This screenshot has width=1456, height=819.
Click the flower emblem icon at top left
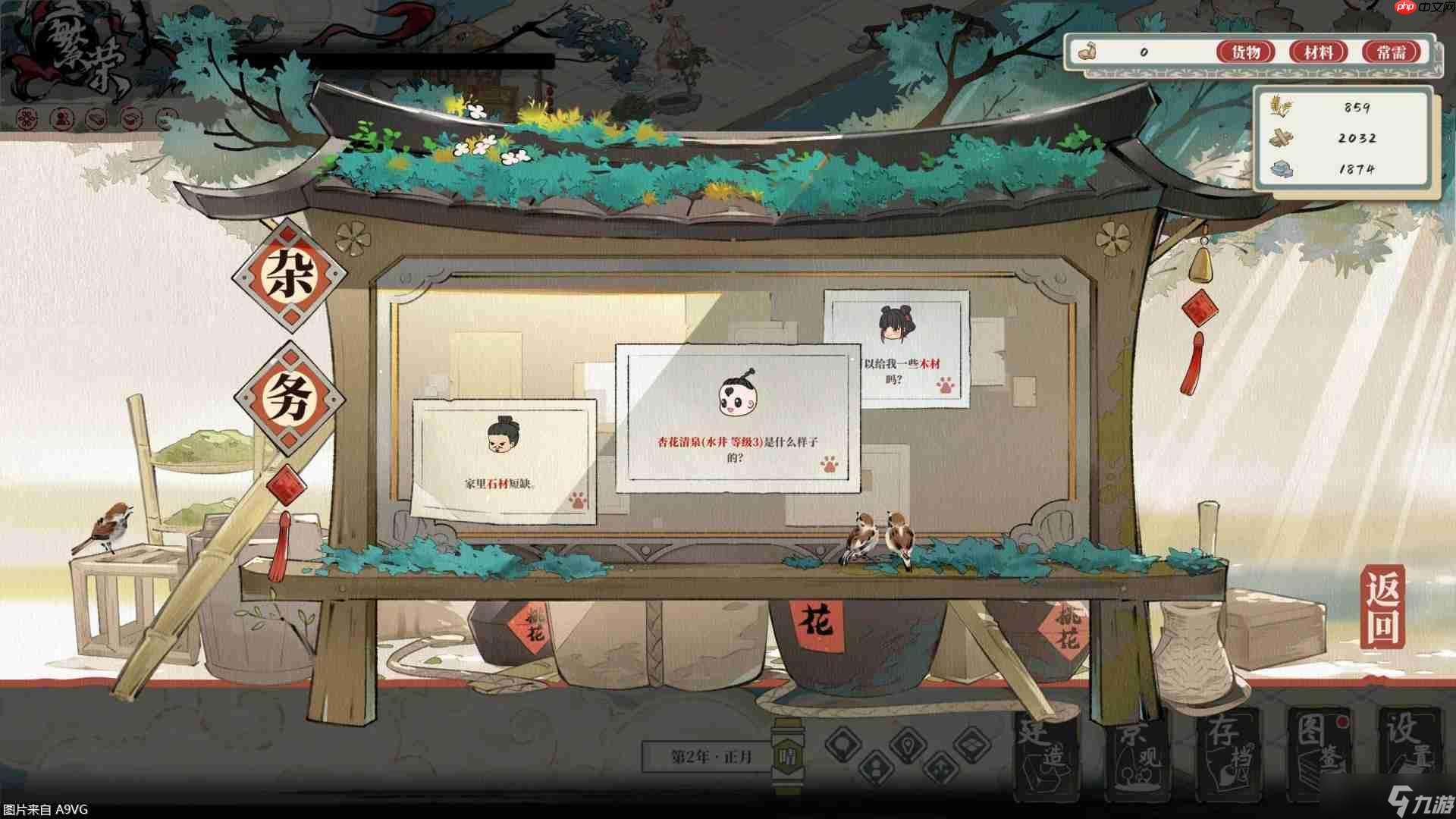click(27, 120)
